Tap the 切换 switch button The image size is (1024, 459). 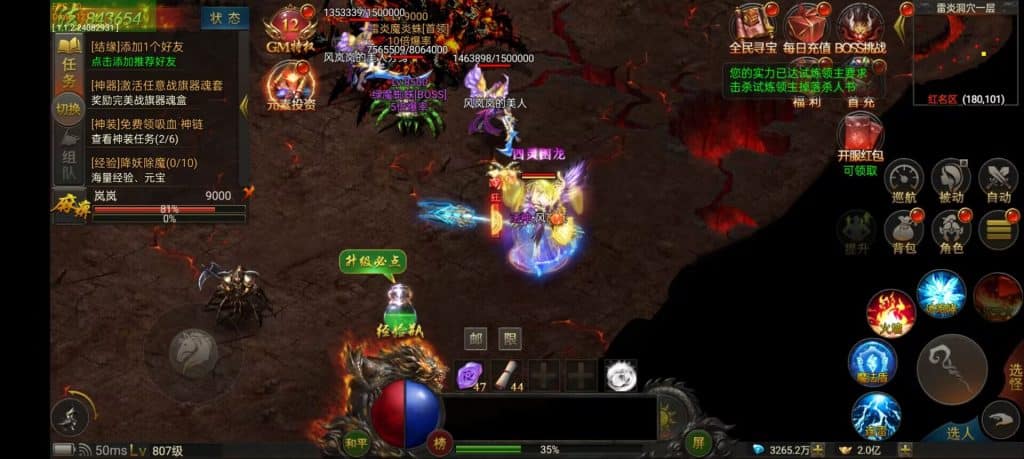(68, 108)
